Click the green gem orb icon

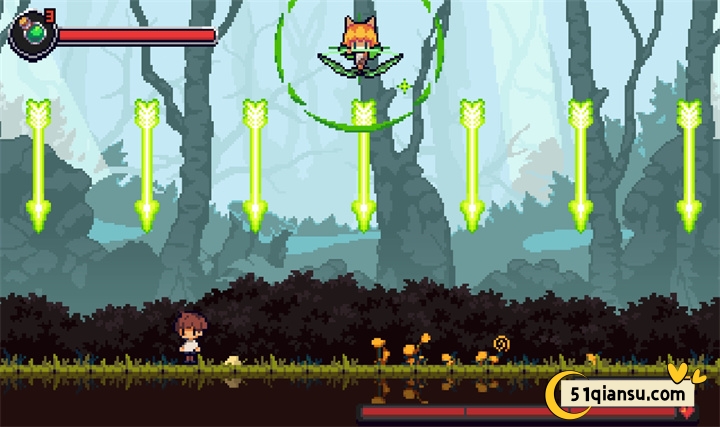pos(33,34)
